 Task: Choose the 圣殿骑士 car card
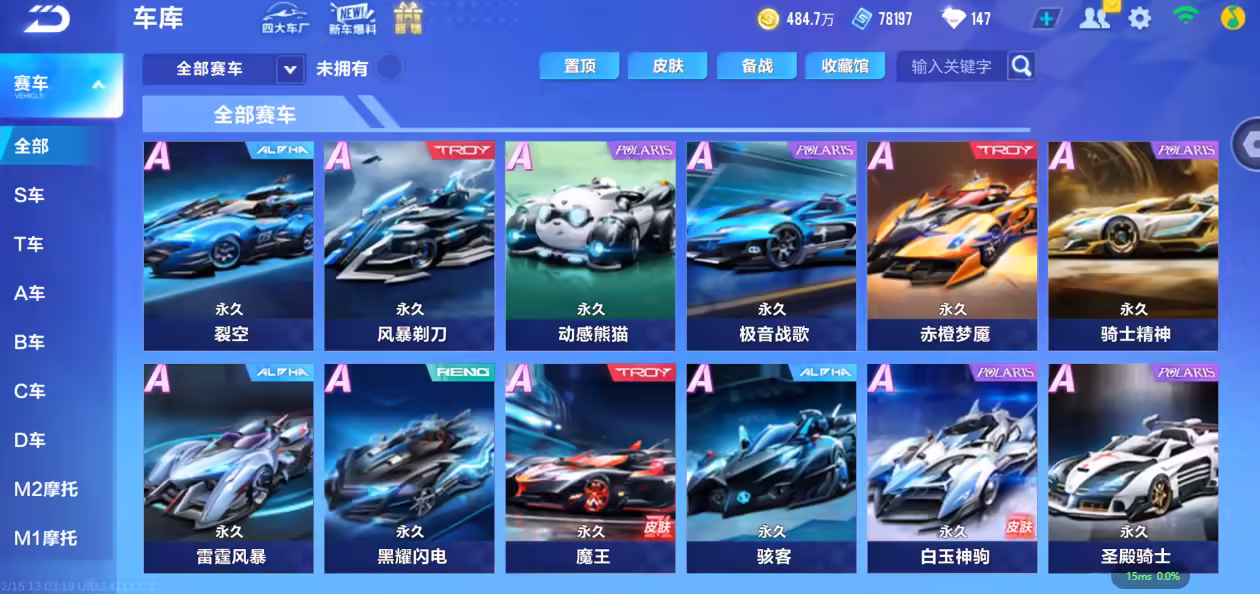(x=1133, y=467)
